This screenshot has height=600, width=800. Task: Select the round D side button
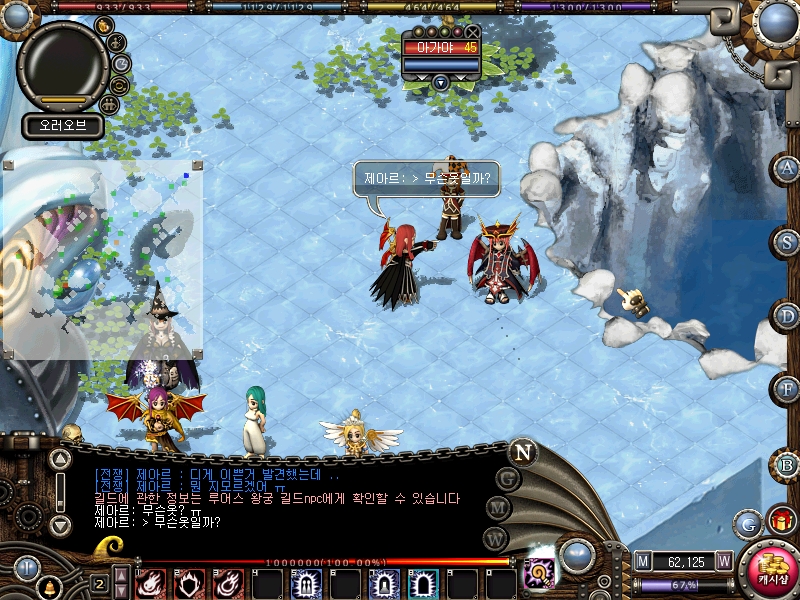point(787,315)
